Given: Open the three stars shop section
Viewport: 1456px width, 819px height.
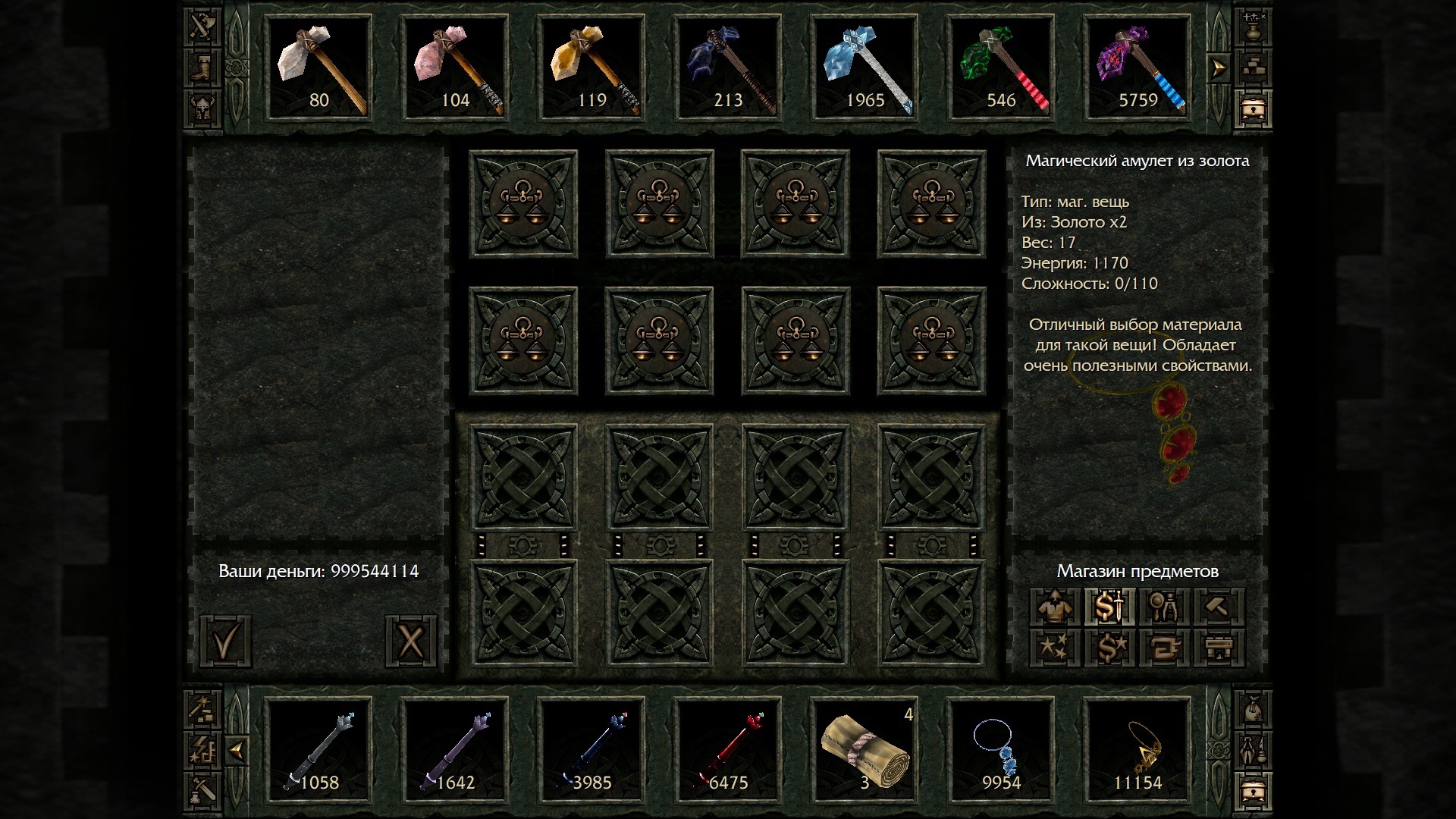Looking at the screenshot, I should tap(1055, 648).
